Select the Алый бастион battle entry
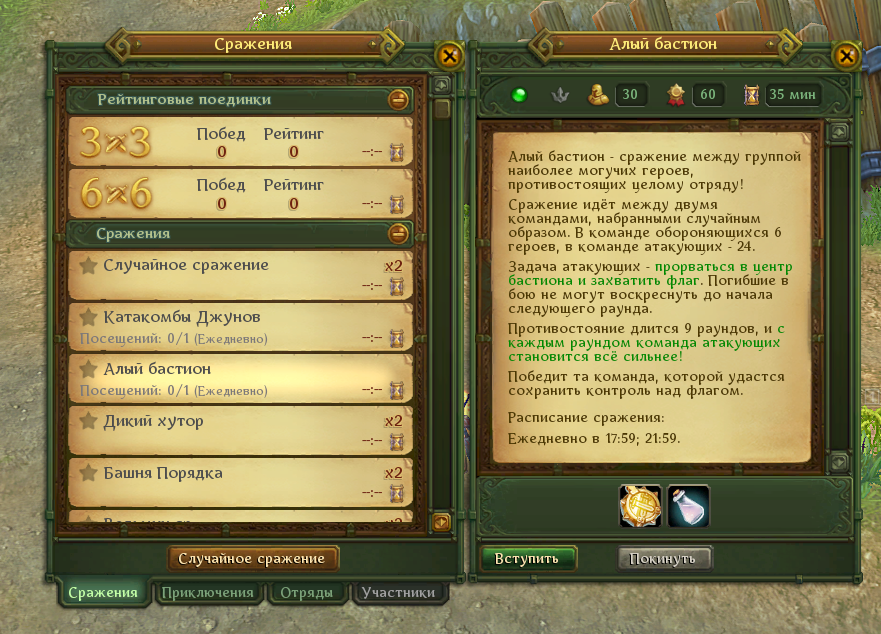Image resolution: width=881 pixels, height=634 pixels. (x=240, y=378)
